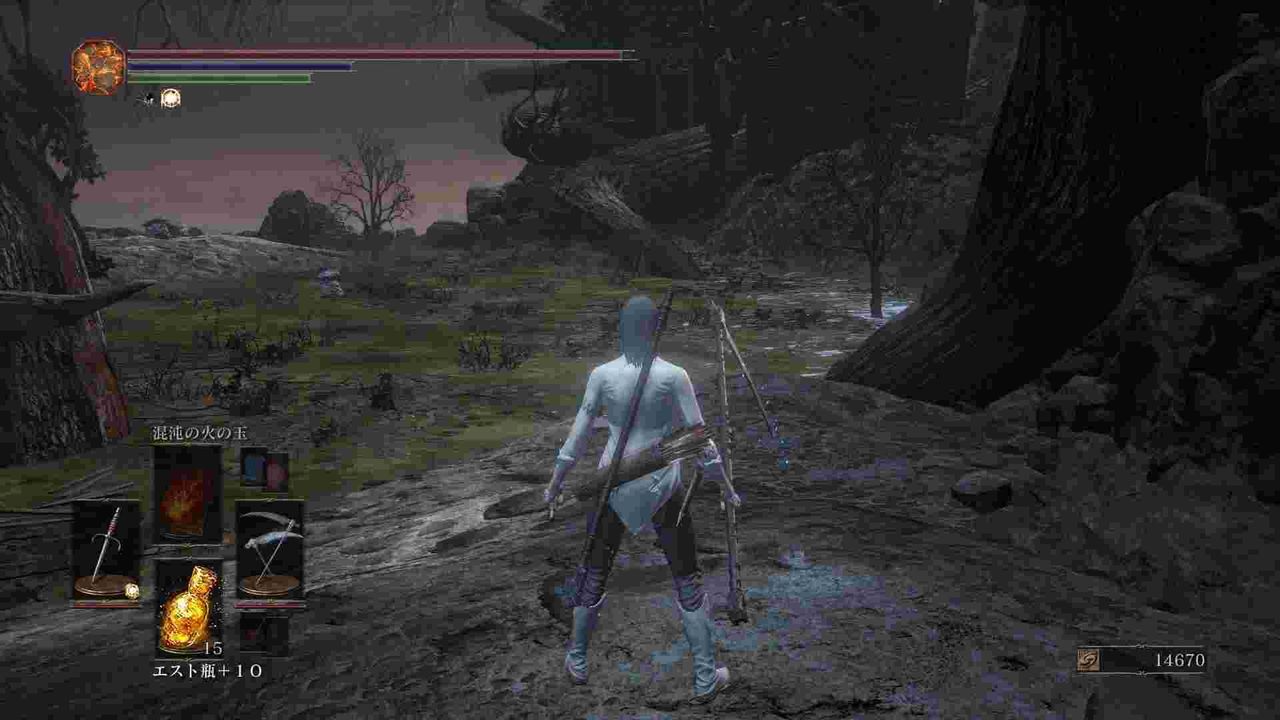Viewport: 1280px width, 720px height.
Task: Click the round white buff icon under health bars
Action: click(169, 98)
